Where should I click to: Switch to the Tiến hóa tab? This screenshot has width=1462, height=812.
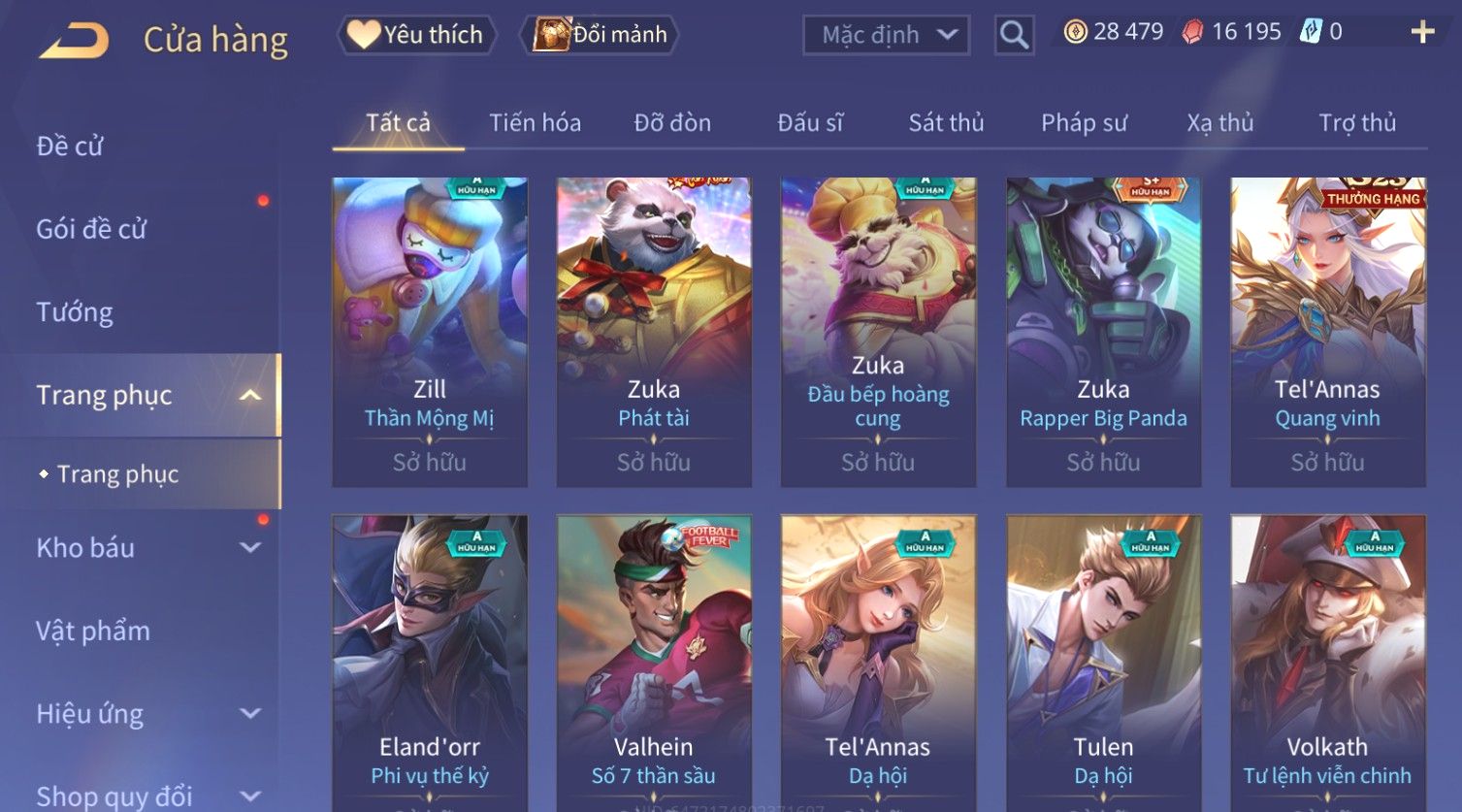pyautogui.click(x=535, y=123)
